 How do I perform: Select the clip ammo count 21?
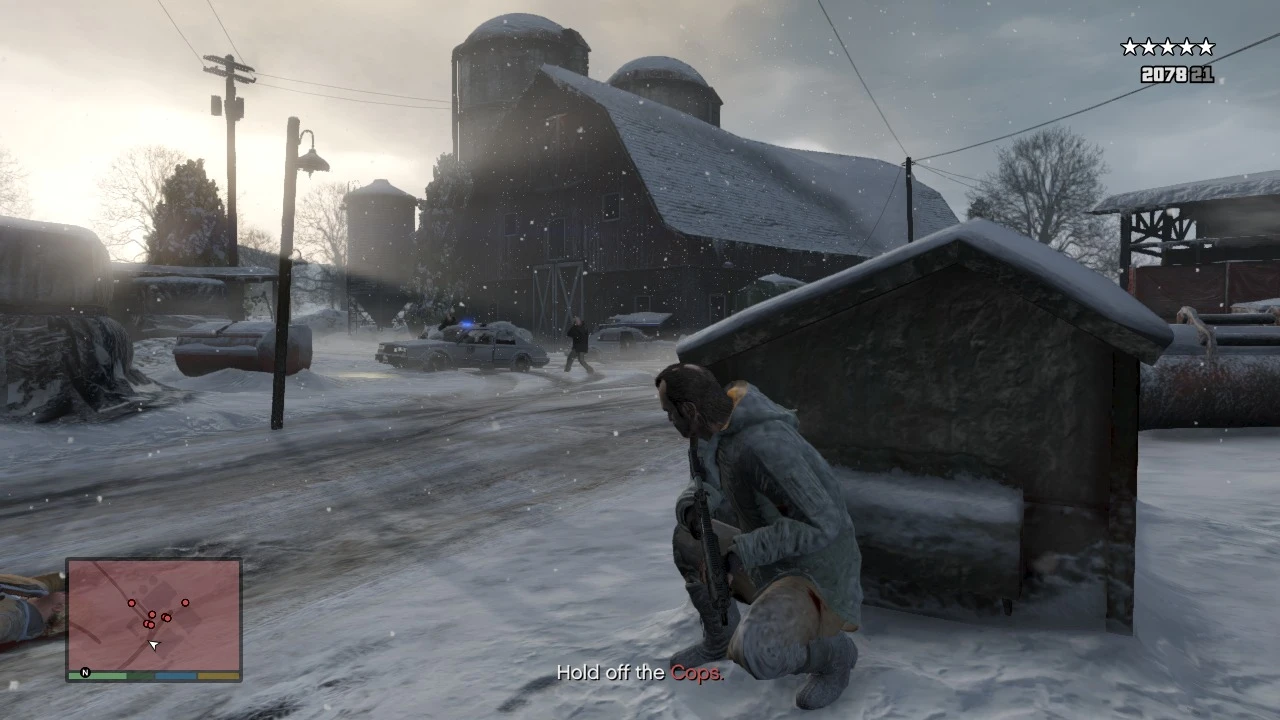click(1202, 74)
